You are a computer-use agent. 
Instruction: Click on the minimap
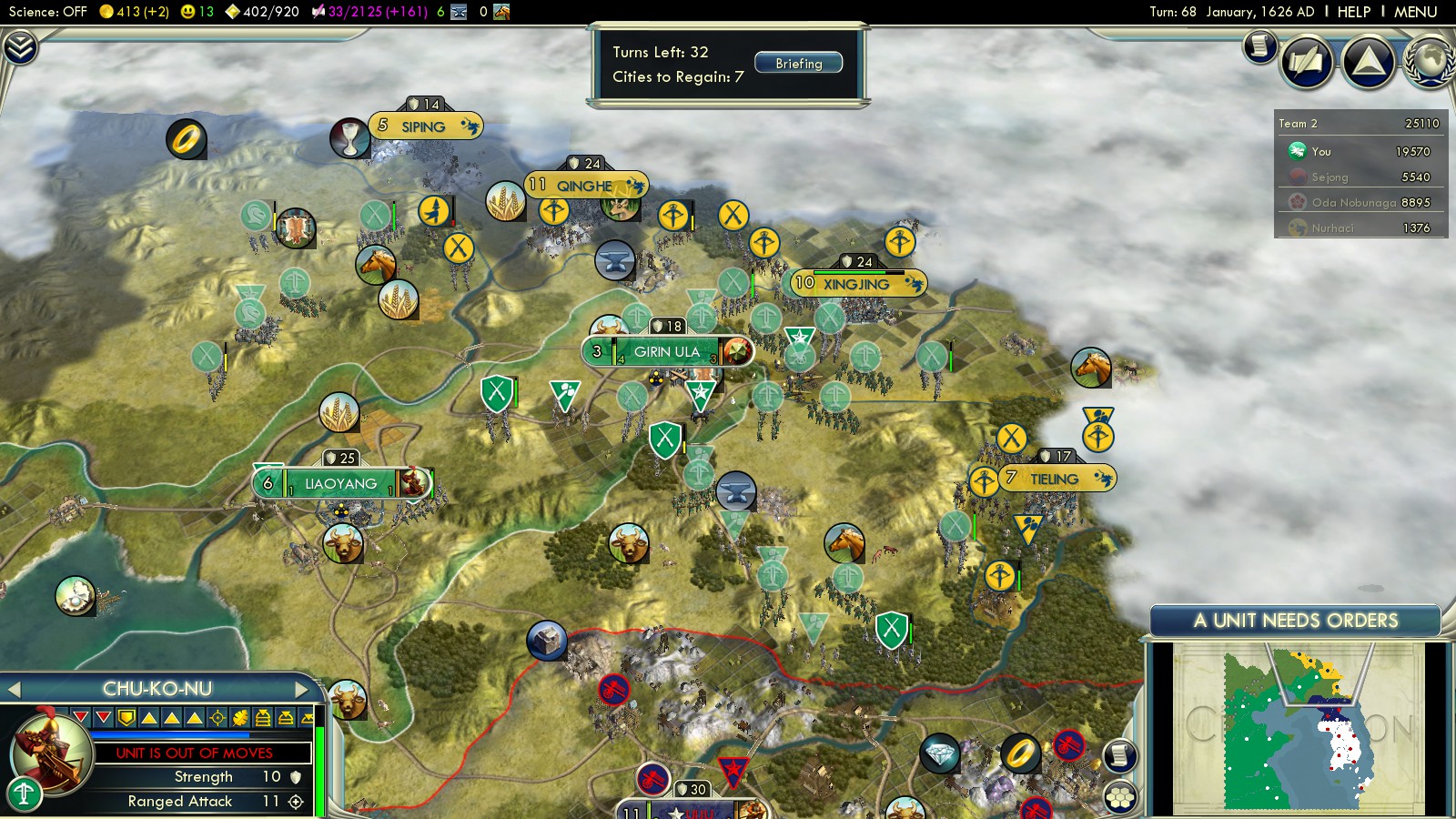pos(1297,728)
